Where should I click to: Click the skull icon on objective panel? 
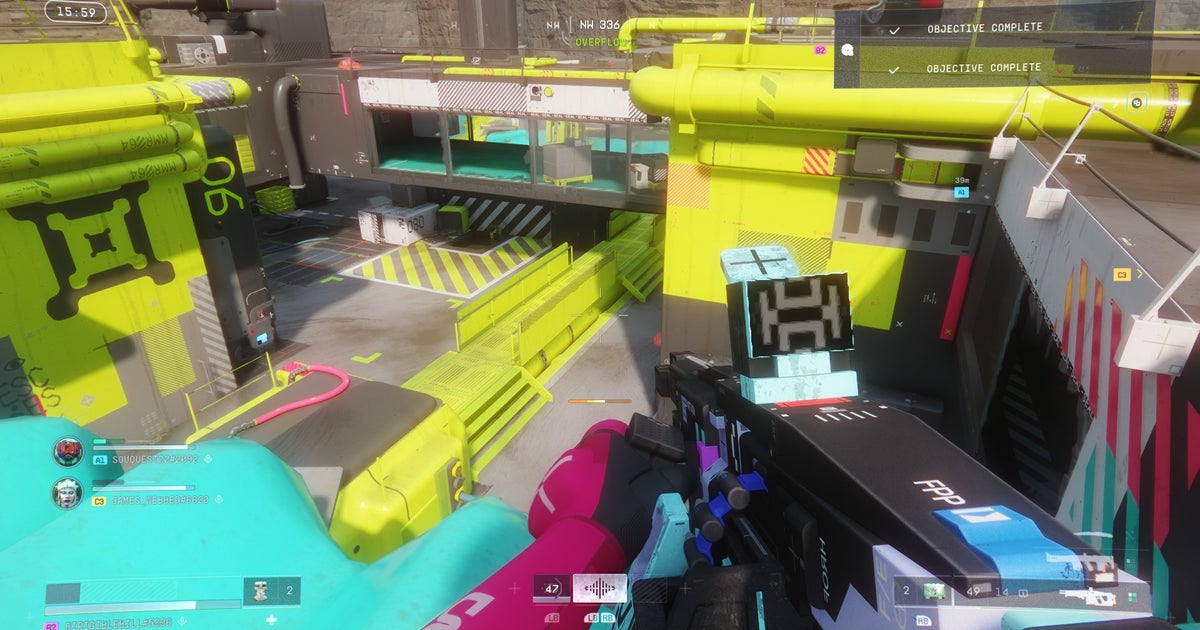point(847,48)
